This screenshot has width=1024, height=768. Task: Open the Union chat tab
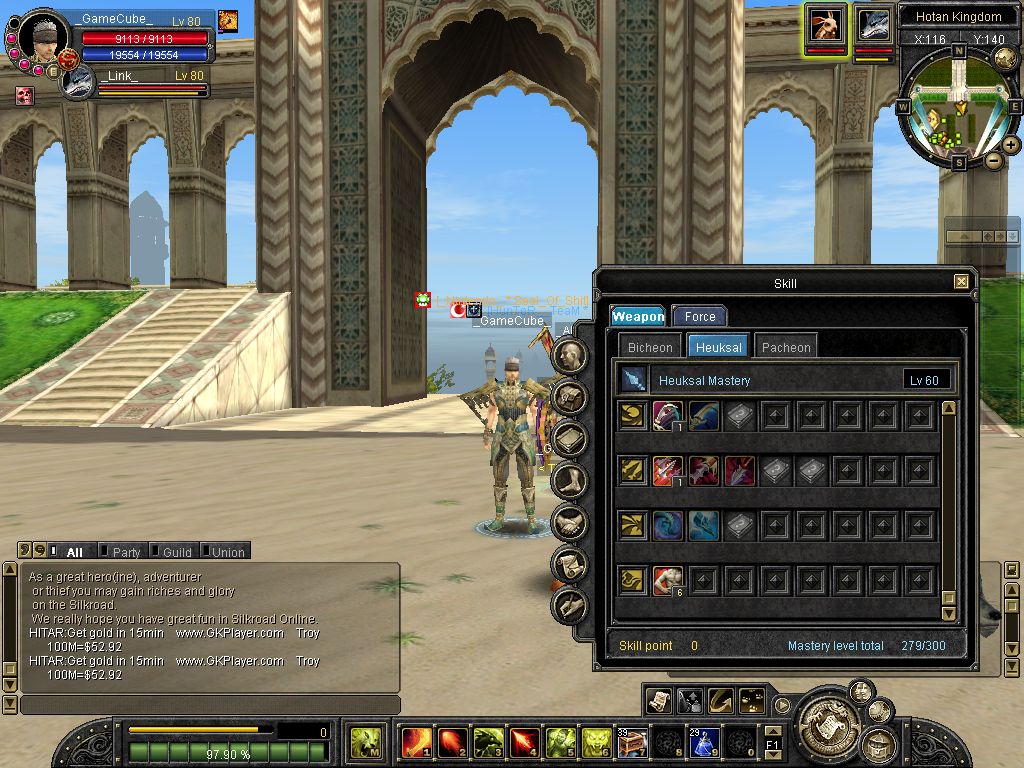tap(228, 551)
